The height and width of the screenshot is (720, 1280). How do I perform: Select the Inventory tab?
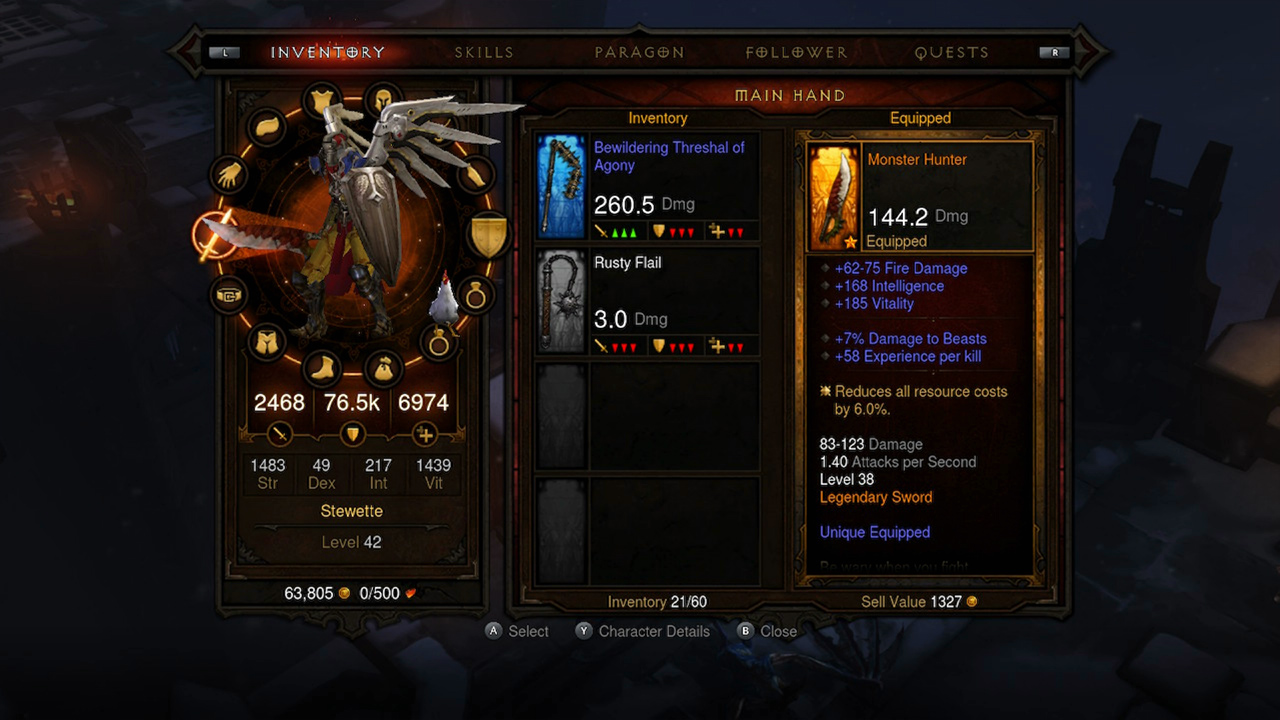click(x=328, y=52)
